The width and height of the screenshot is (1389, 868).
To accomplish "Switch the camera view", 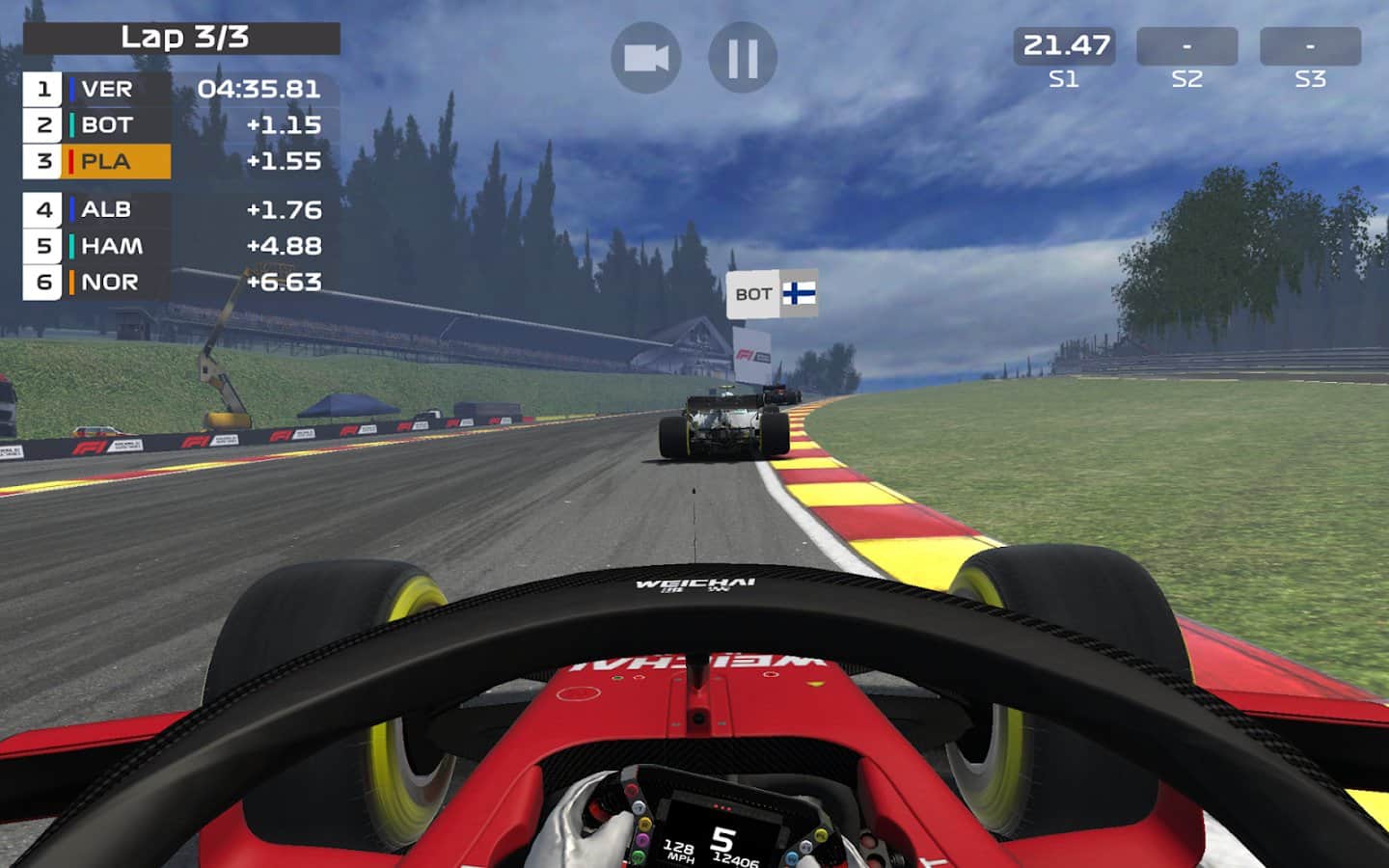I will tap(646, 58).
